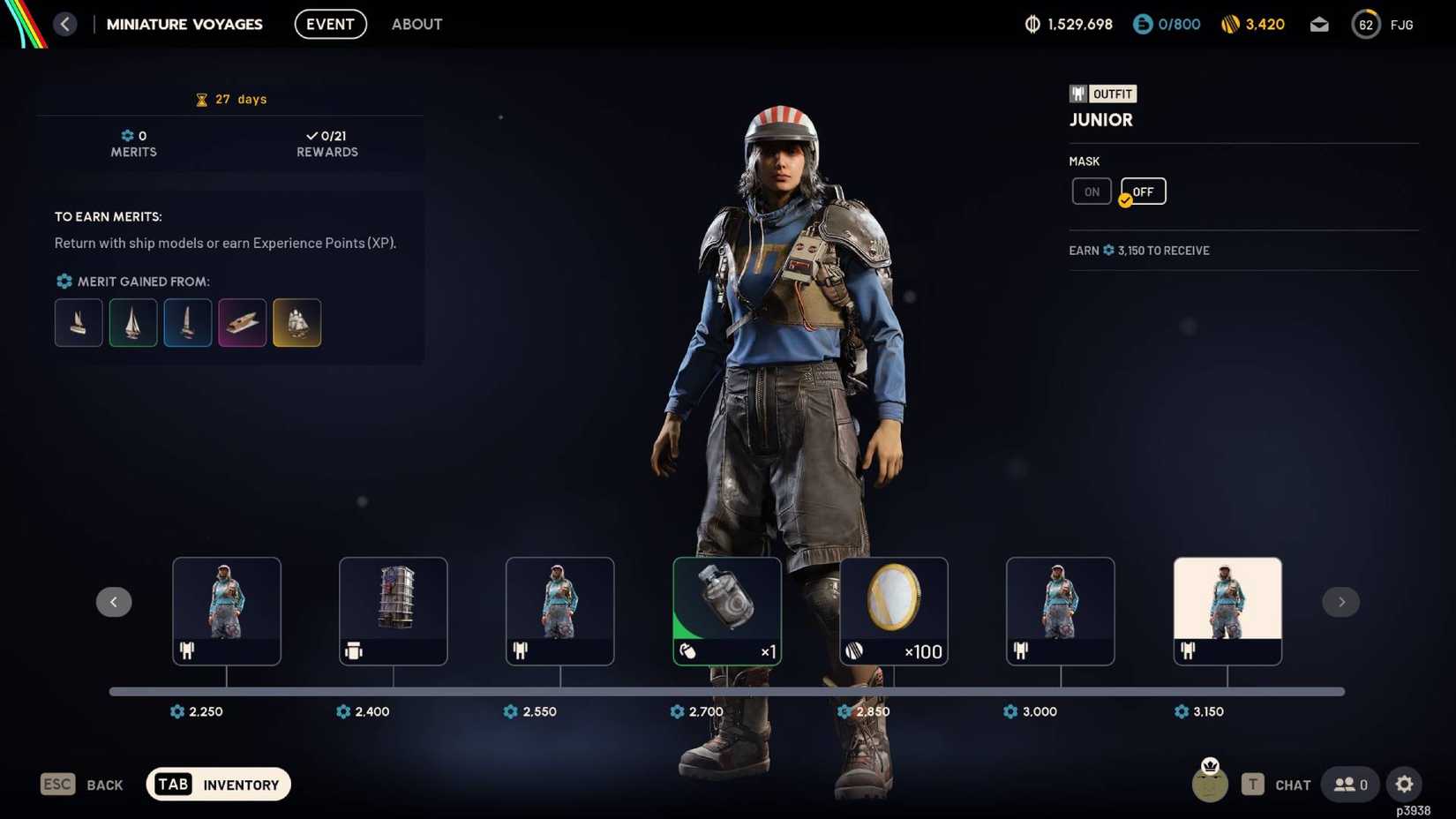Select the blue yacht ship model icon
This screenshot has height=819, width=1456.
[187, 322]
